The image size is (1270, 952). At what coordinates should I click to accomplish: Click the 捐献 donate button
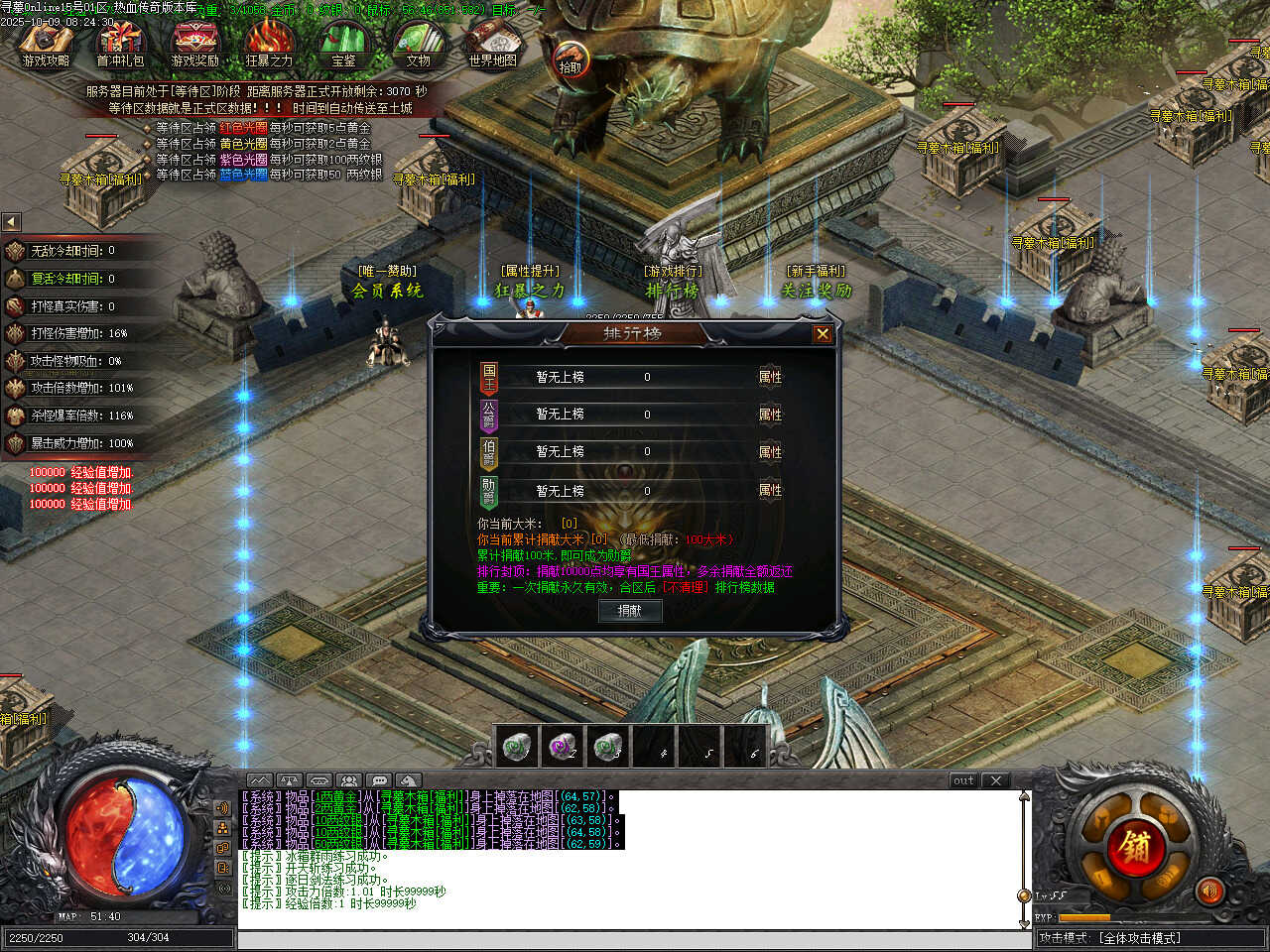pyautogui.click(x=630, y=611)
